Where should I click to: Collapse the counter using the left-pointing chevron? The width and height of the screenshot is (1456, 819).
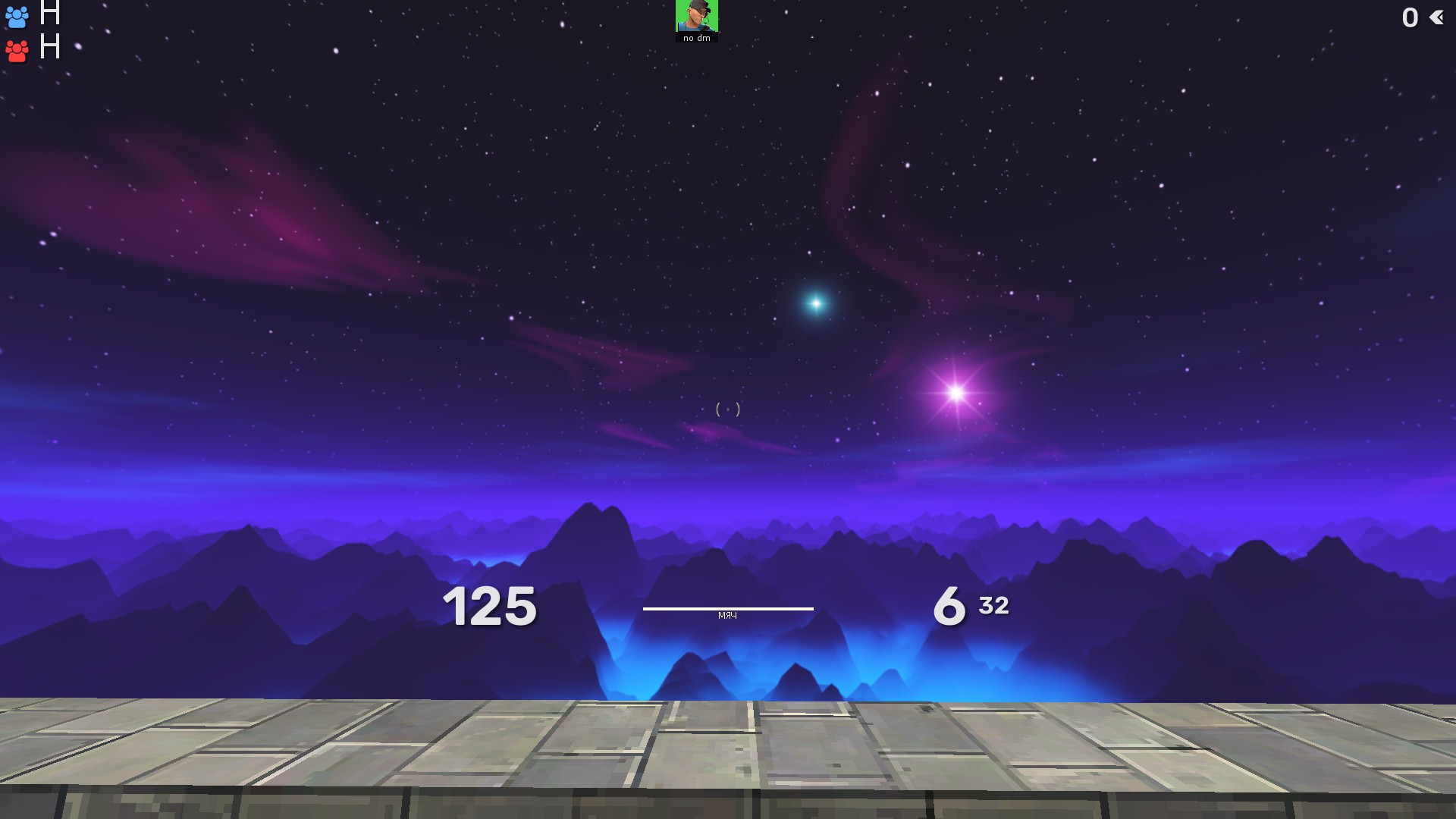[x=1438, y=17]
